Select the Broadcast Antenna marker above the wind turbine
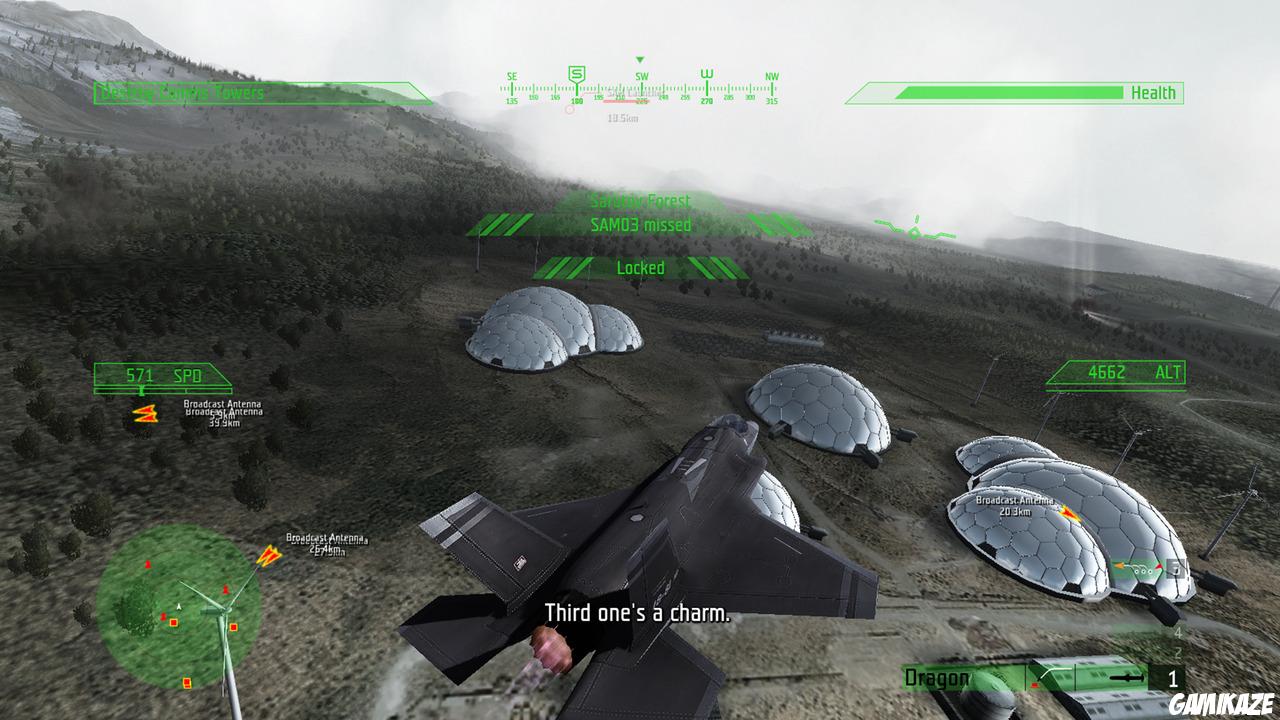This screenshot has width=1280, height=720. [x=270, y=556]
